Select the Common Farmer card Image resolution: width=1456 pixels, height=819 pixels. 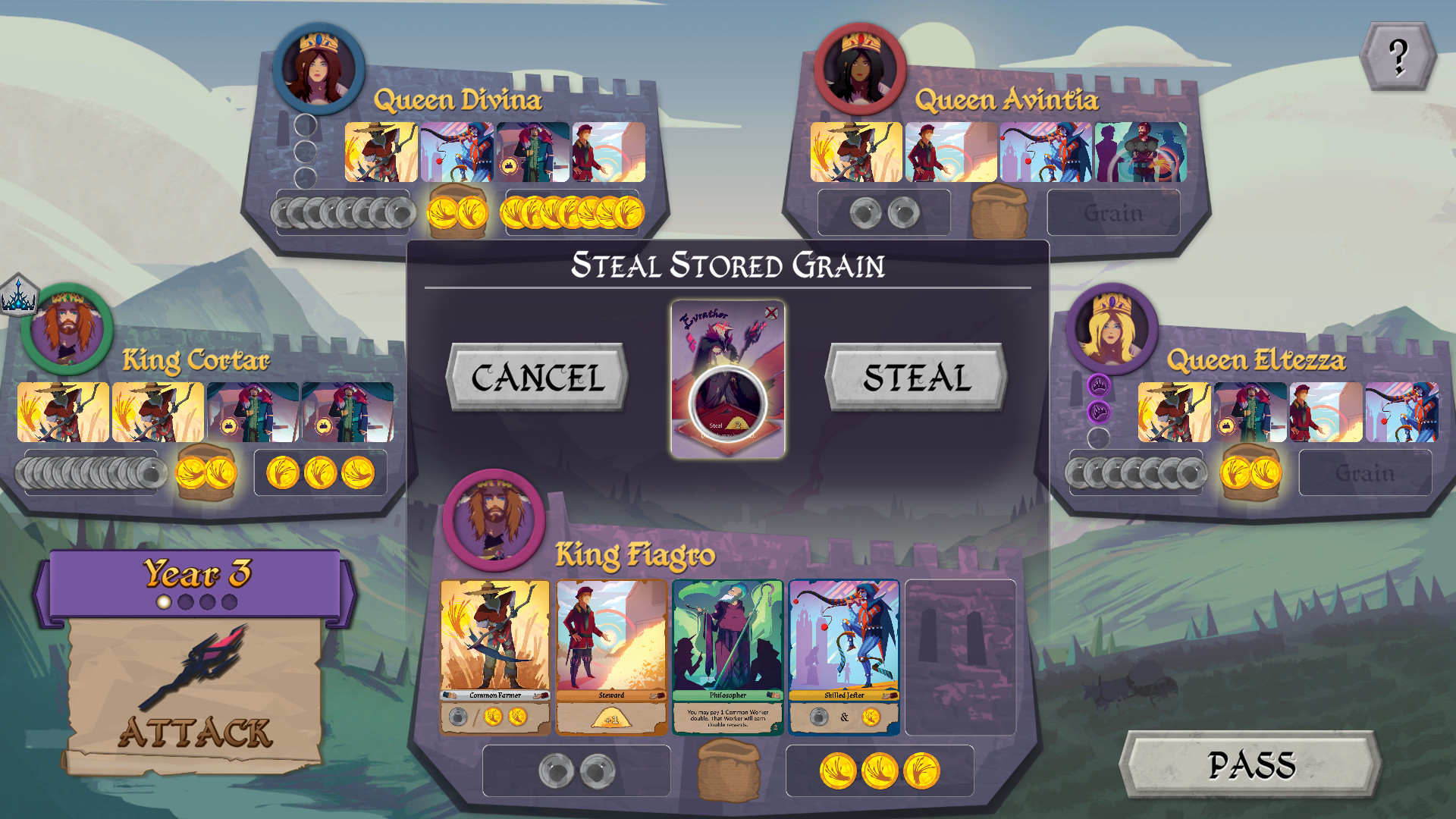point(496,656)
